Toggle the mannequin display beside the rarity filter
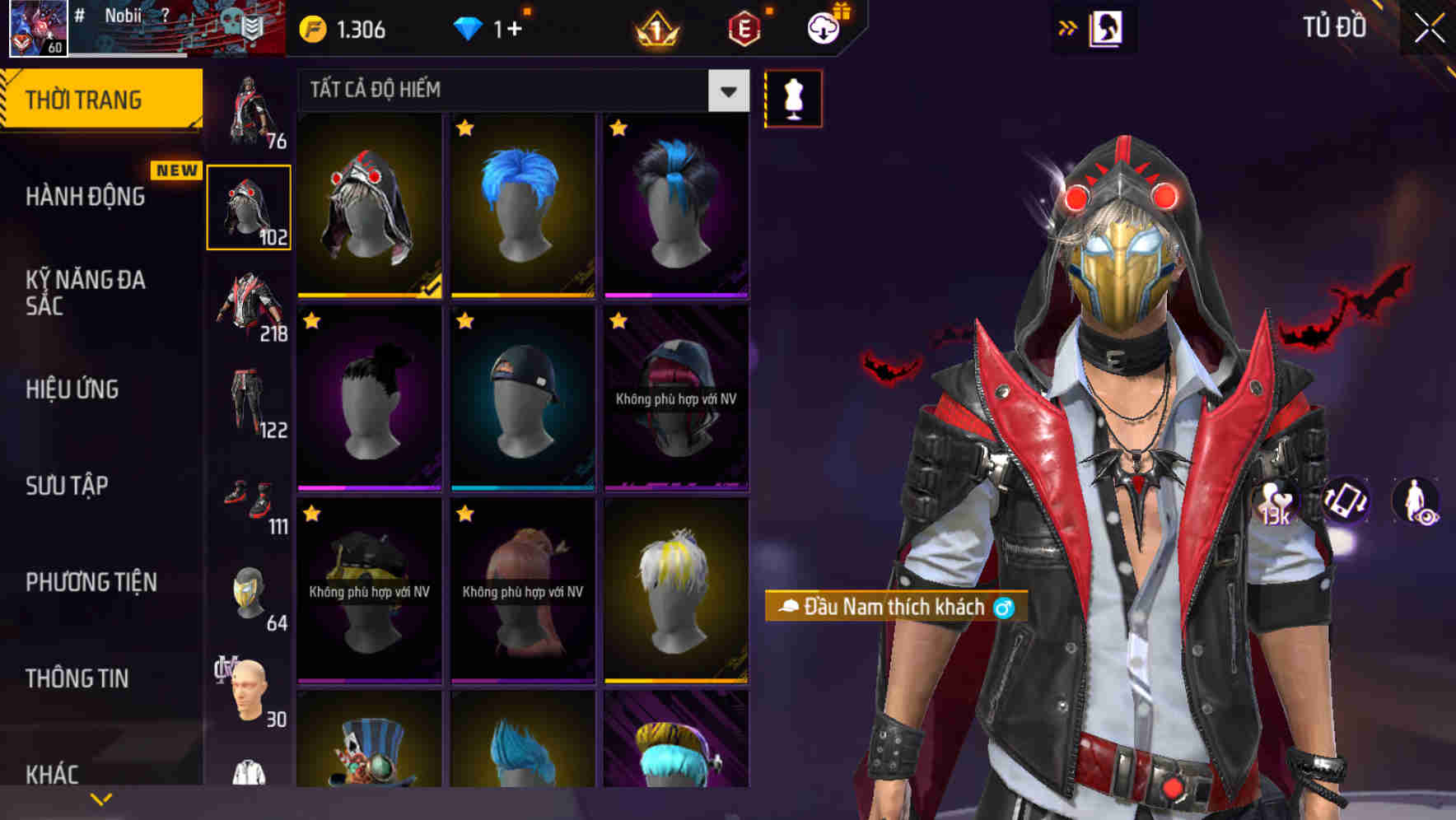 794,97
